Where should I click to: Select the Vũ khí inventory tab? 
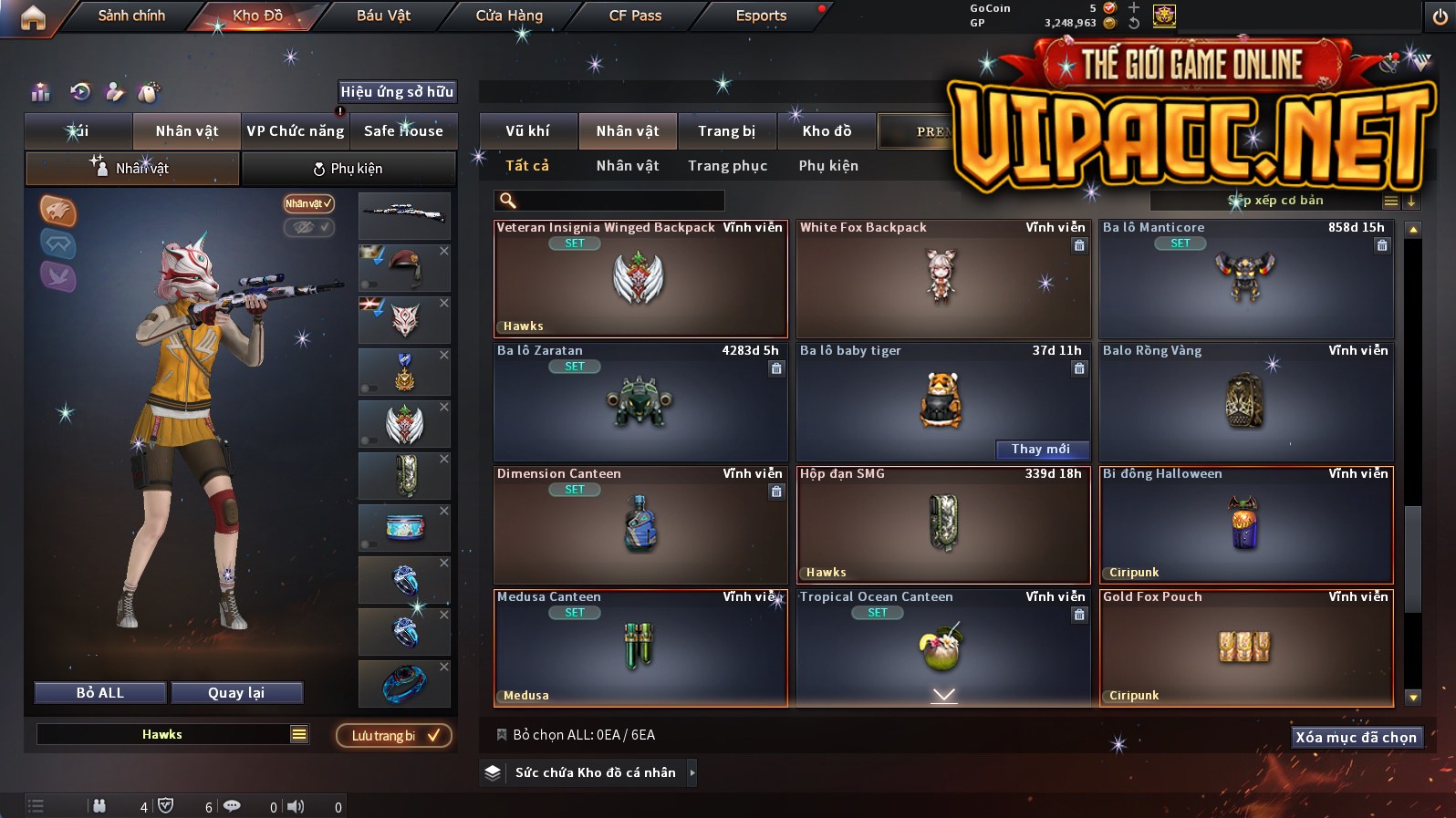pyautogui.click(x=527, y=131)
